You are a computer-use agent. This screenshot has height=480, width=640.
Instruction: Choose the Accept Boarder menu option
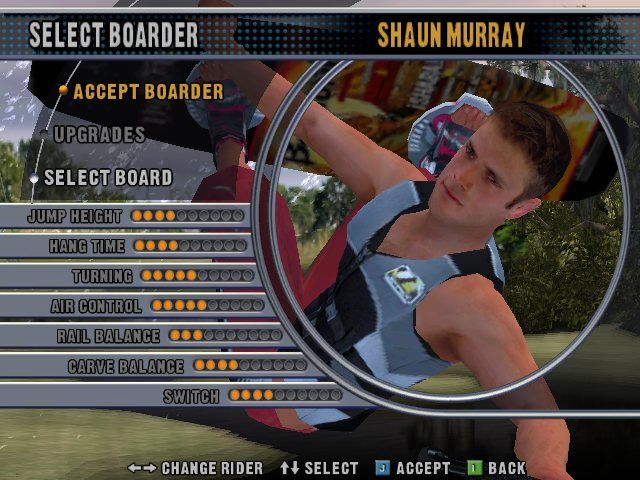click(148, 91)
